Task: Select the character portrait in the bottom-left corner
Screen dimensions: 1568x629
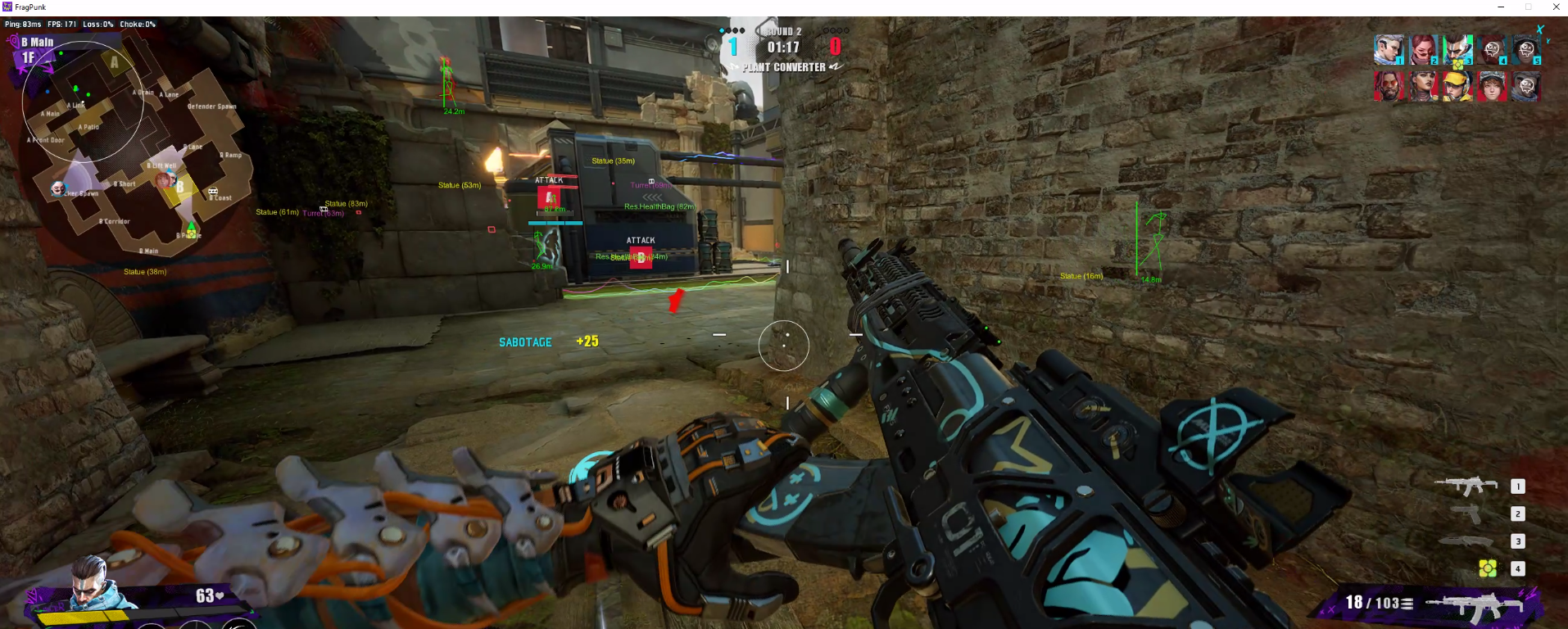Action: (90, 586)
